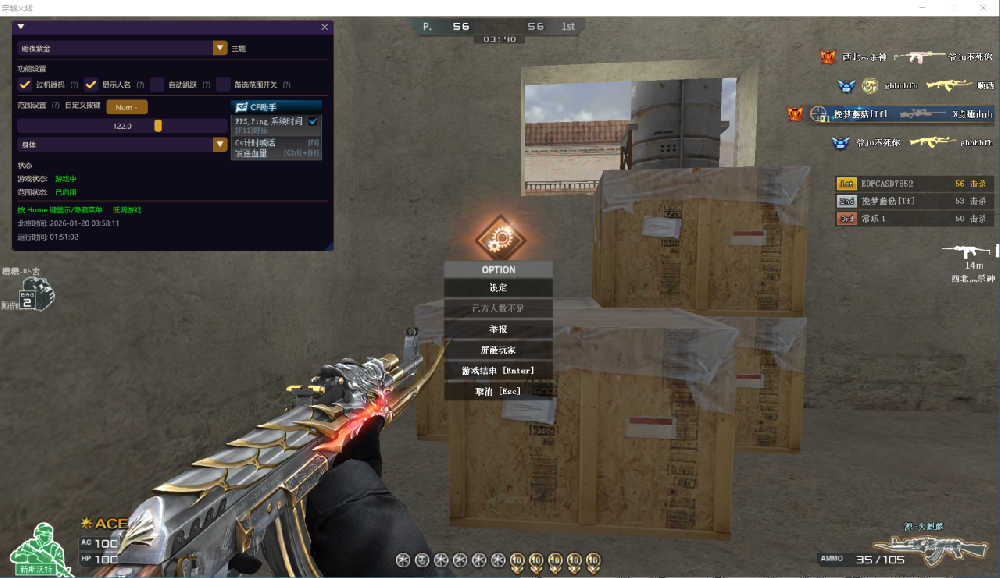Open the 主题 theme dropdown
This screenshot has height=578, width=1000.
(x=220, y=47)
